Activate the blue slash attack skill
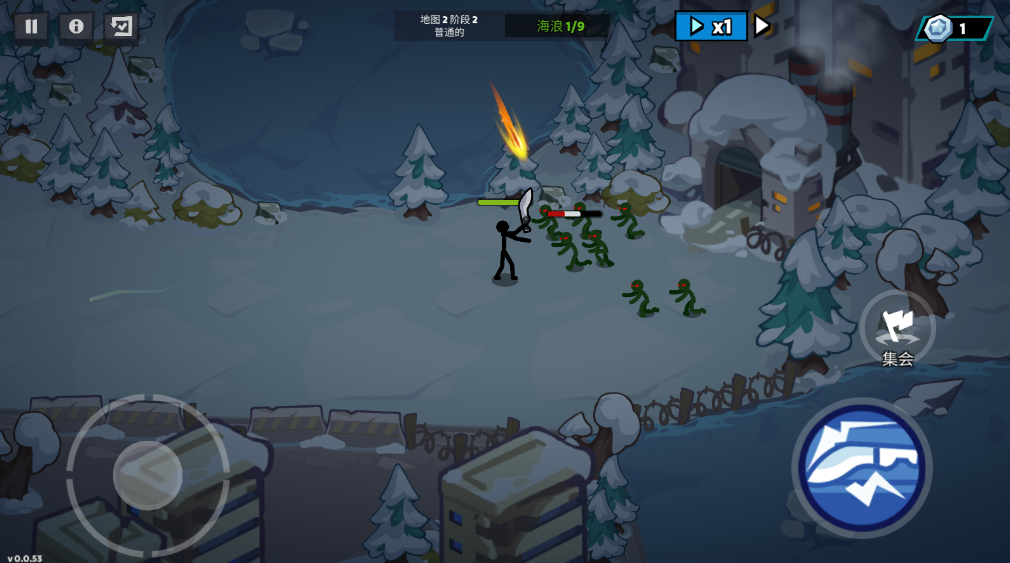This screenshot has width=1010, height=563. pyautogui.click(x=862, y=467)
